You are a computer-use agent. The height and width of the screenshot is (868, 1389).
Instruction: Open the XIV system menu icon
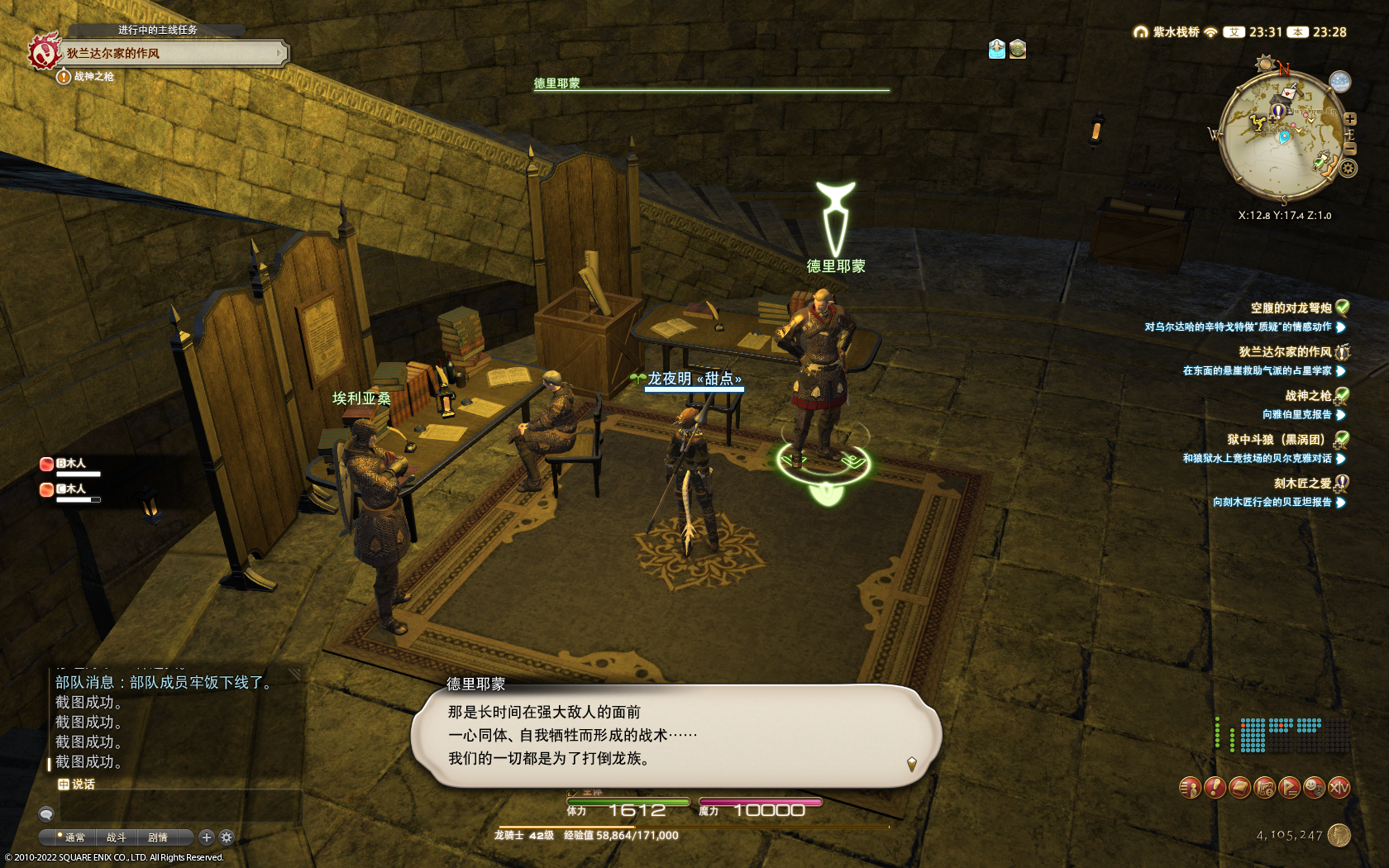(1339, 788)
